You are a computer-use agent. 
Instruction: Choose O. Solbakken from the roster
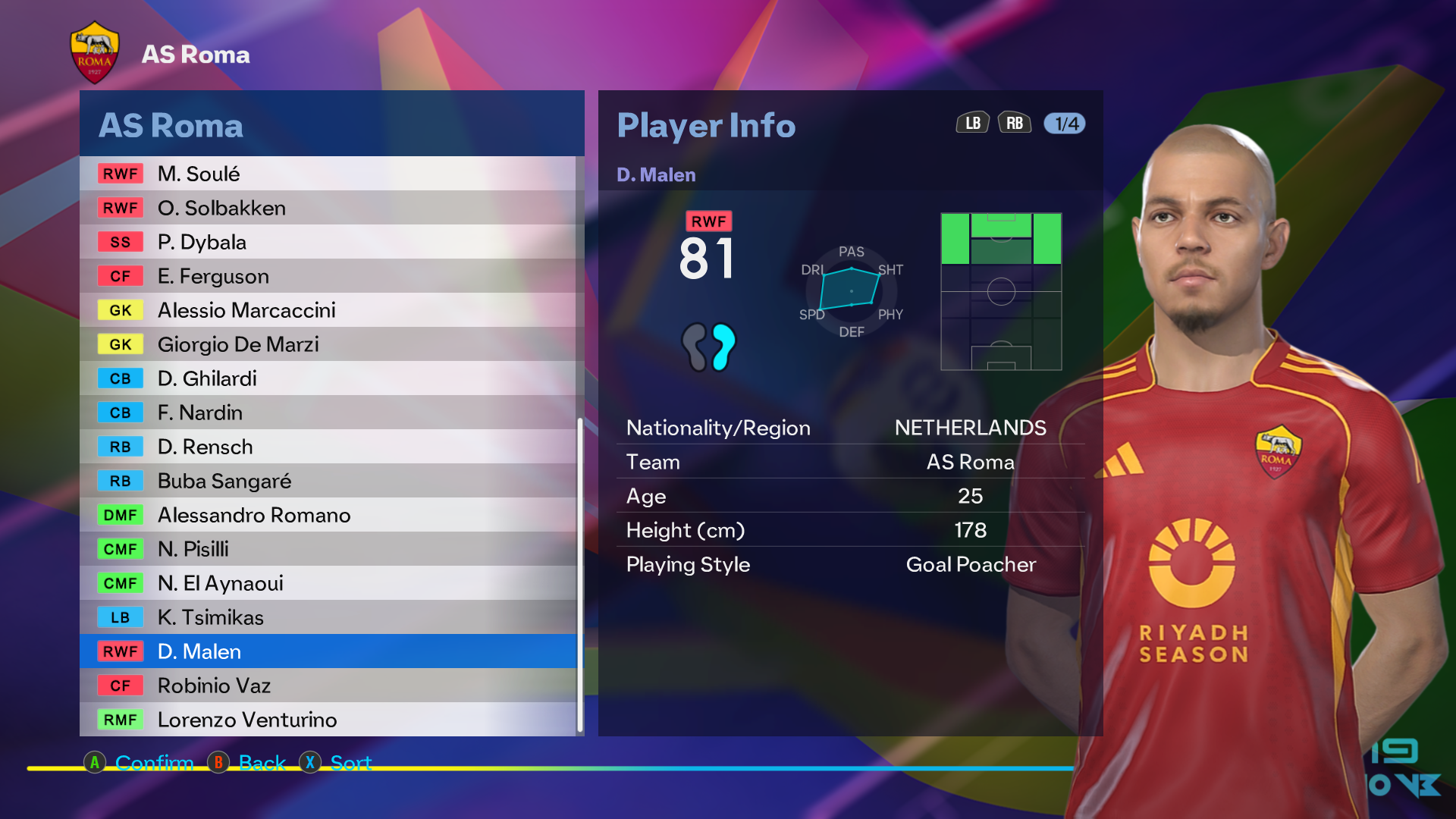point(328,208)
